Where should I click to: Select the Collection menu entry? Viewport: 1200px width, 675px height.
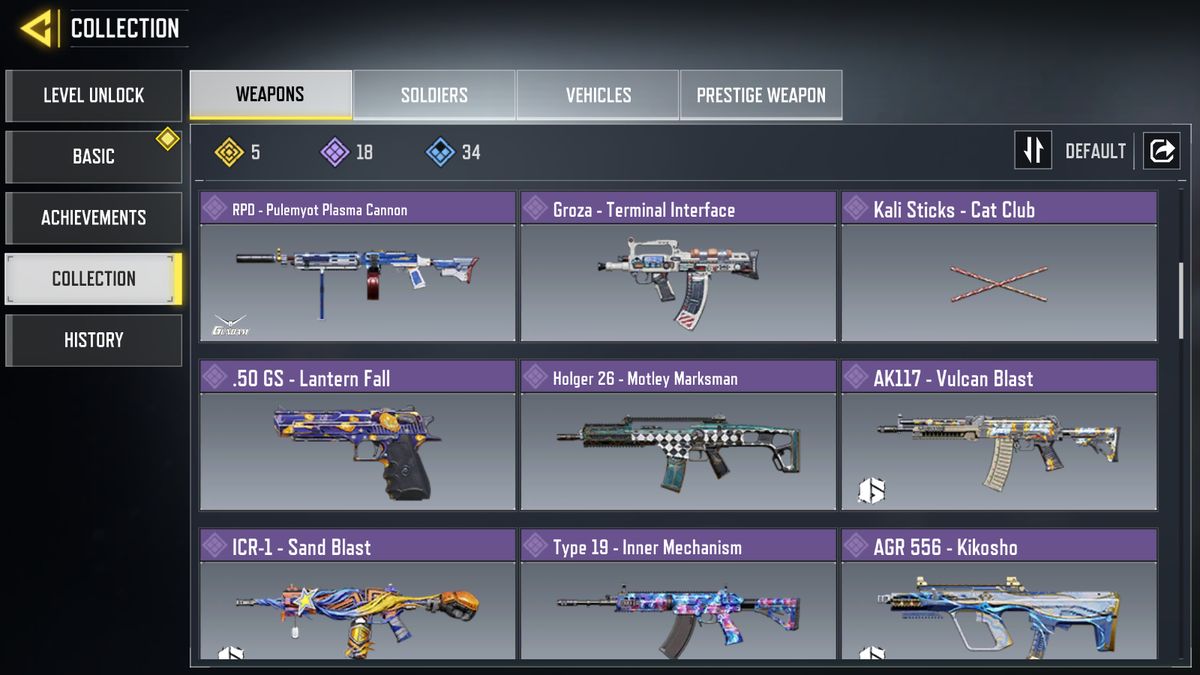(x=93, y=279)
